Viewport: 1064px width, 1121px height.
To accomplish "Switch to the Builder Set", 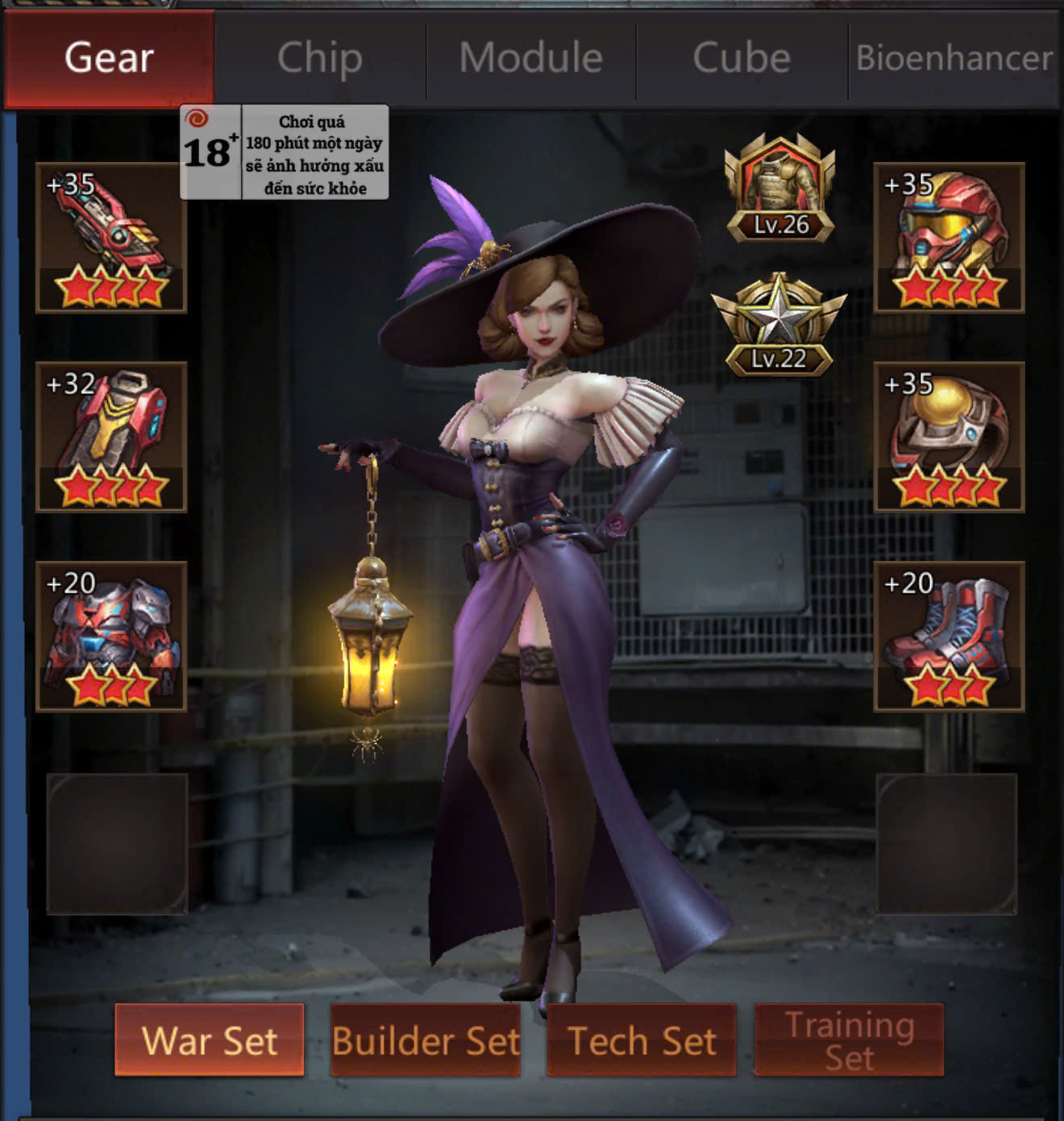I will click(426, 1040).
